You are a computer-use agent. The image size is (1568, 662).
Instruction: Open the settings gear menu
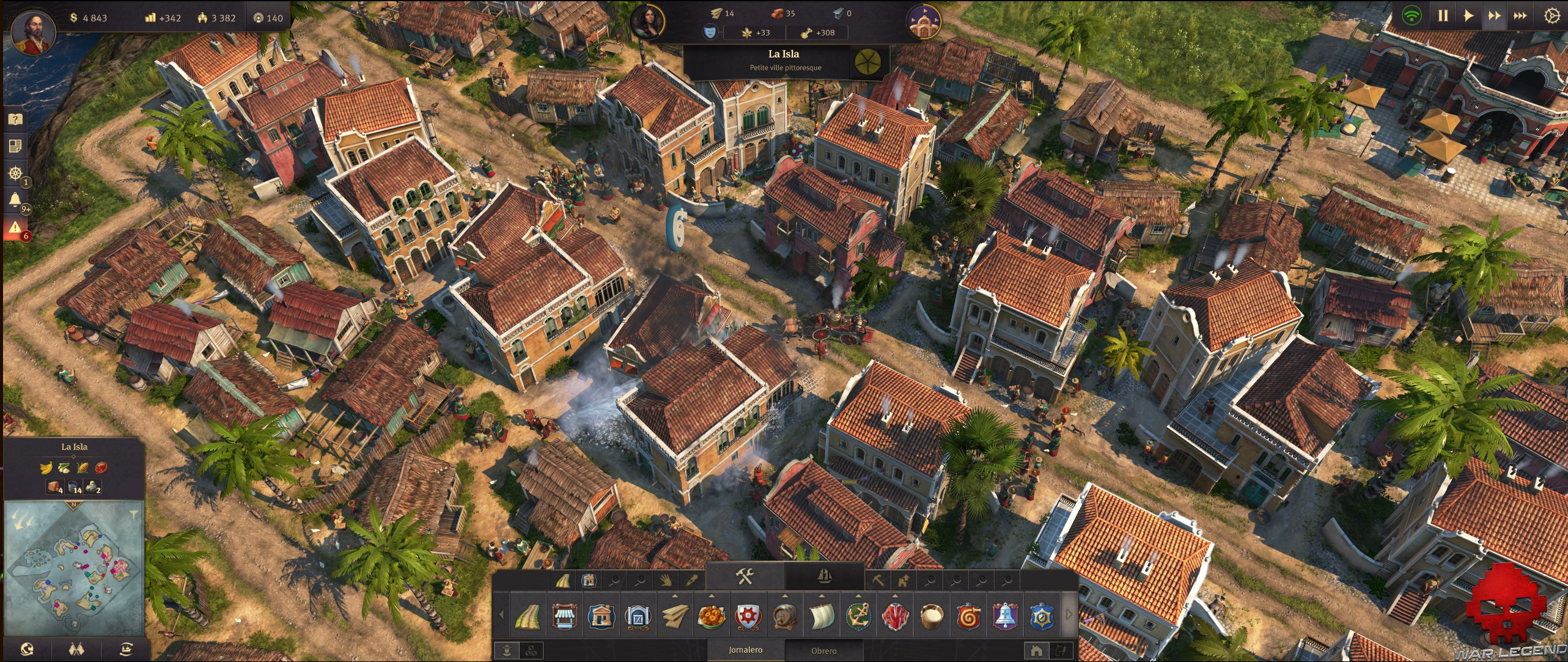click(x=1551, y=17)
